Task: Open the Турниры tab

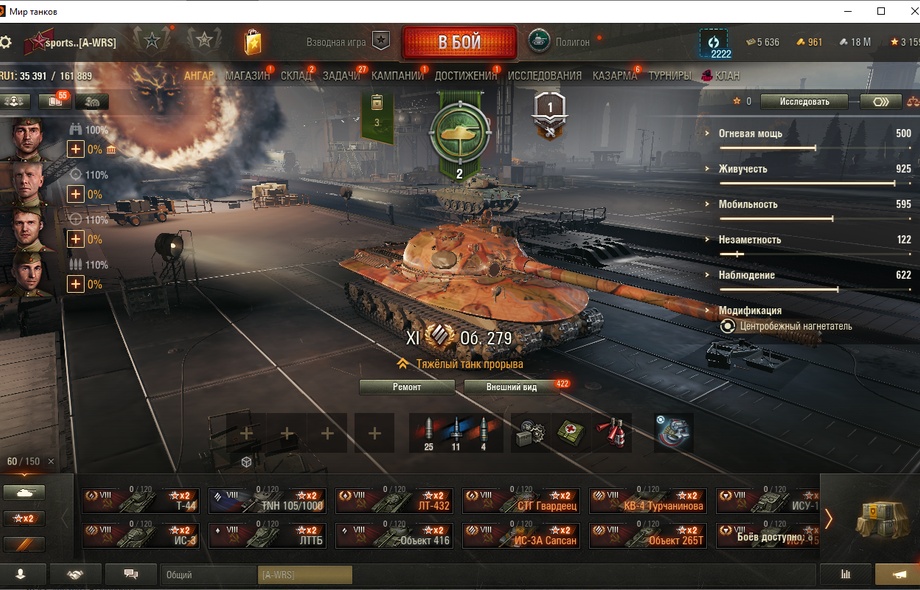Action: 669,75
